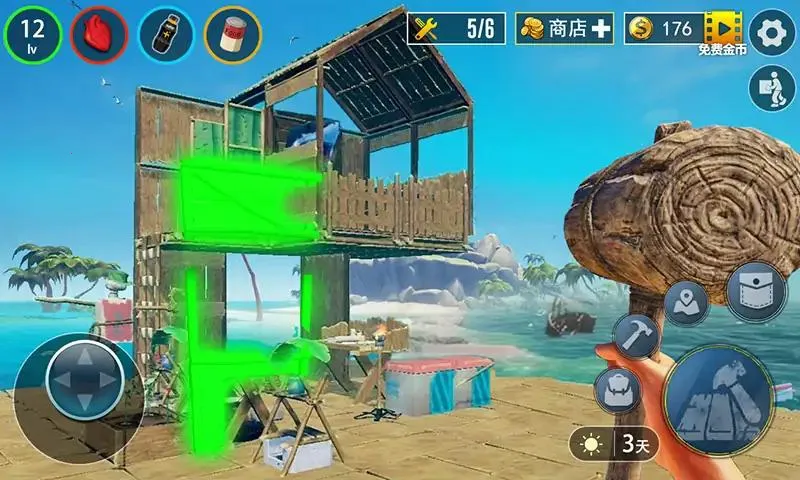Open the pocket quick-slot button

[755, 292]
